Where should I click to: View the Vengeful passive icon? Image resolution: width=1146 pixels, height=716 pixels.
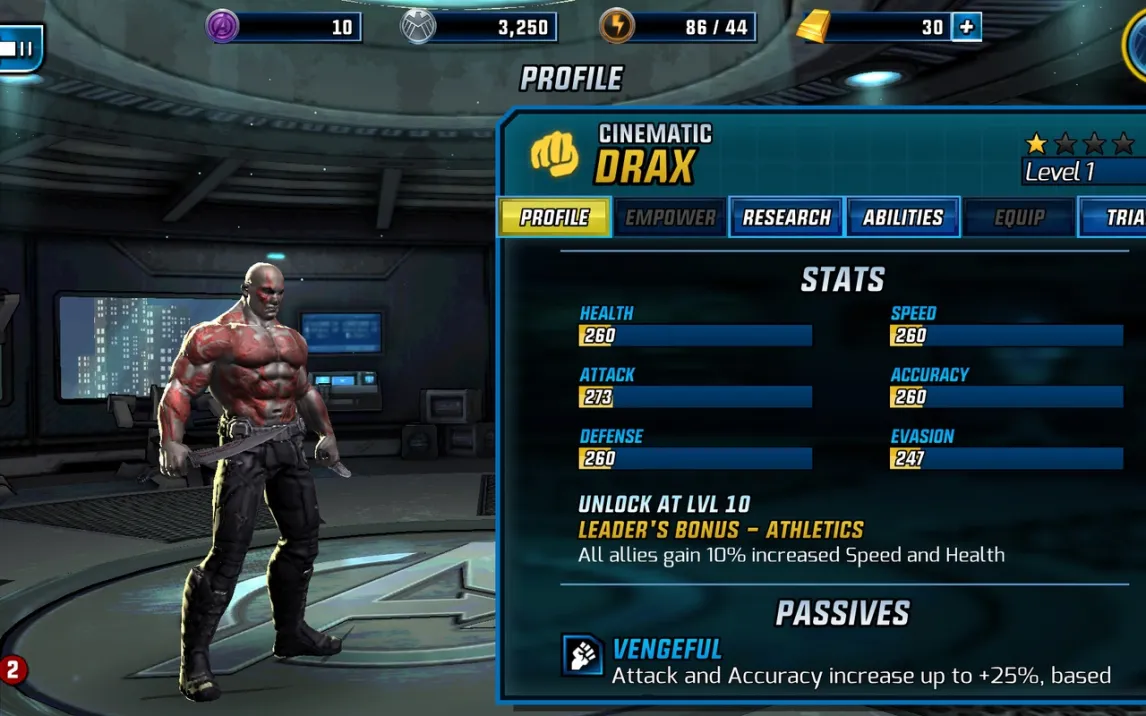582,656
